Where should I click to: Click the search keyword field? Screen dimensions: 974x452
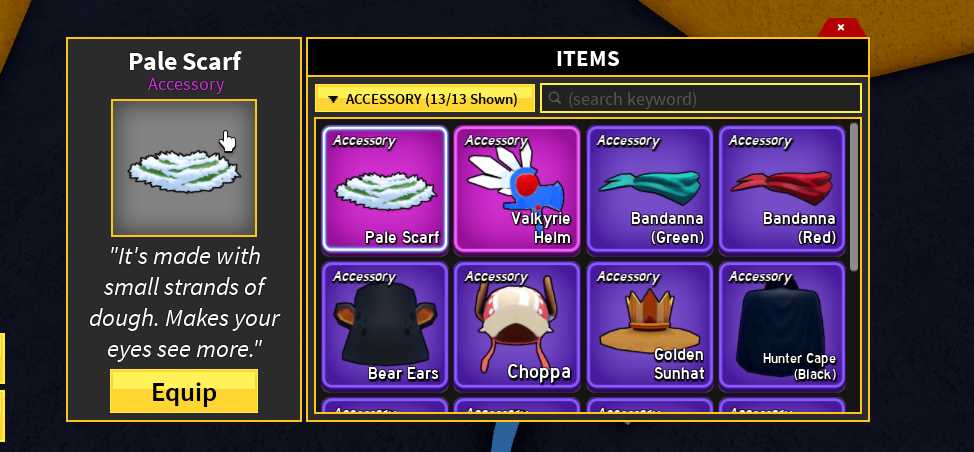701,99
